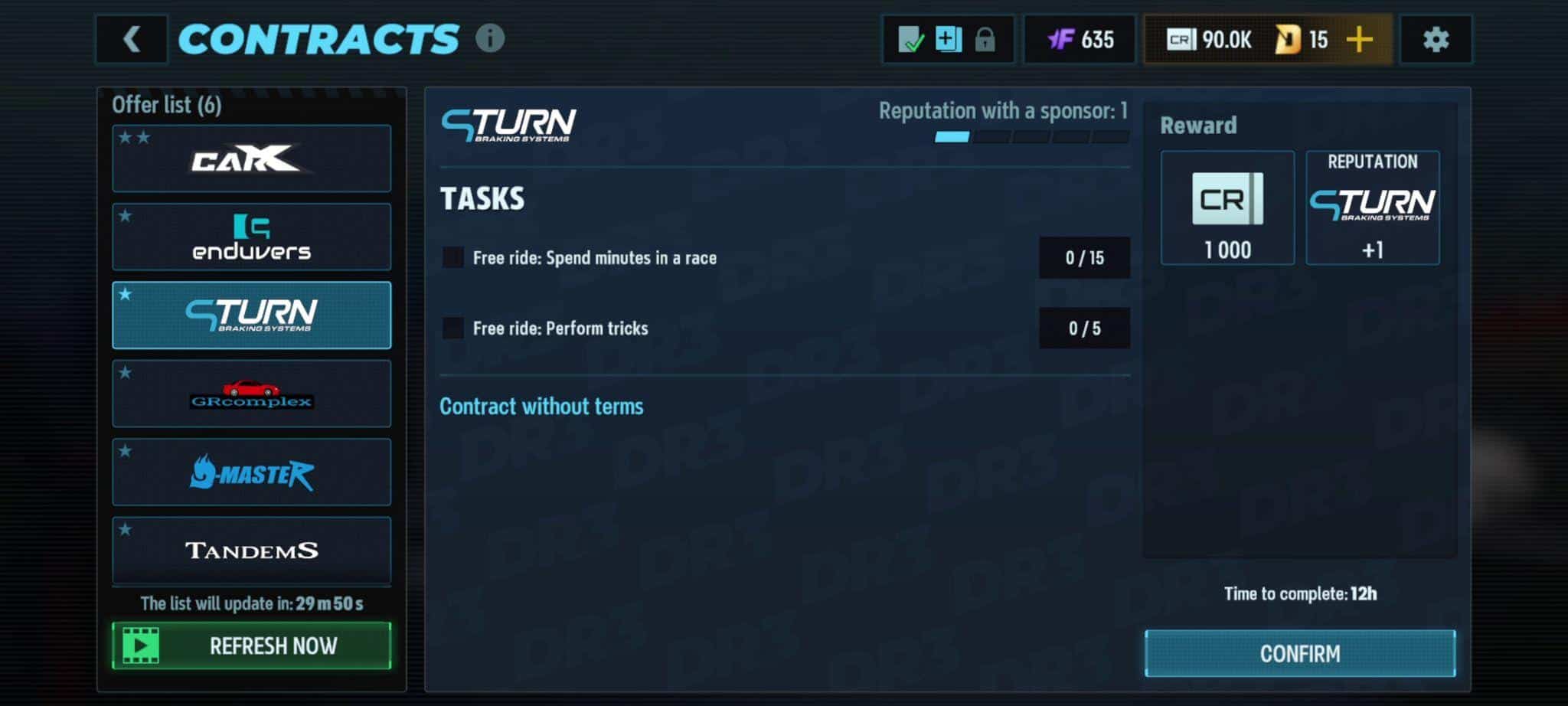Tap the Turn reputation reward tile
The image size is (1568, 706).
(x=1372, y=208)
